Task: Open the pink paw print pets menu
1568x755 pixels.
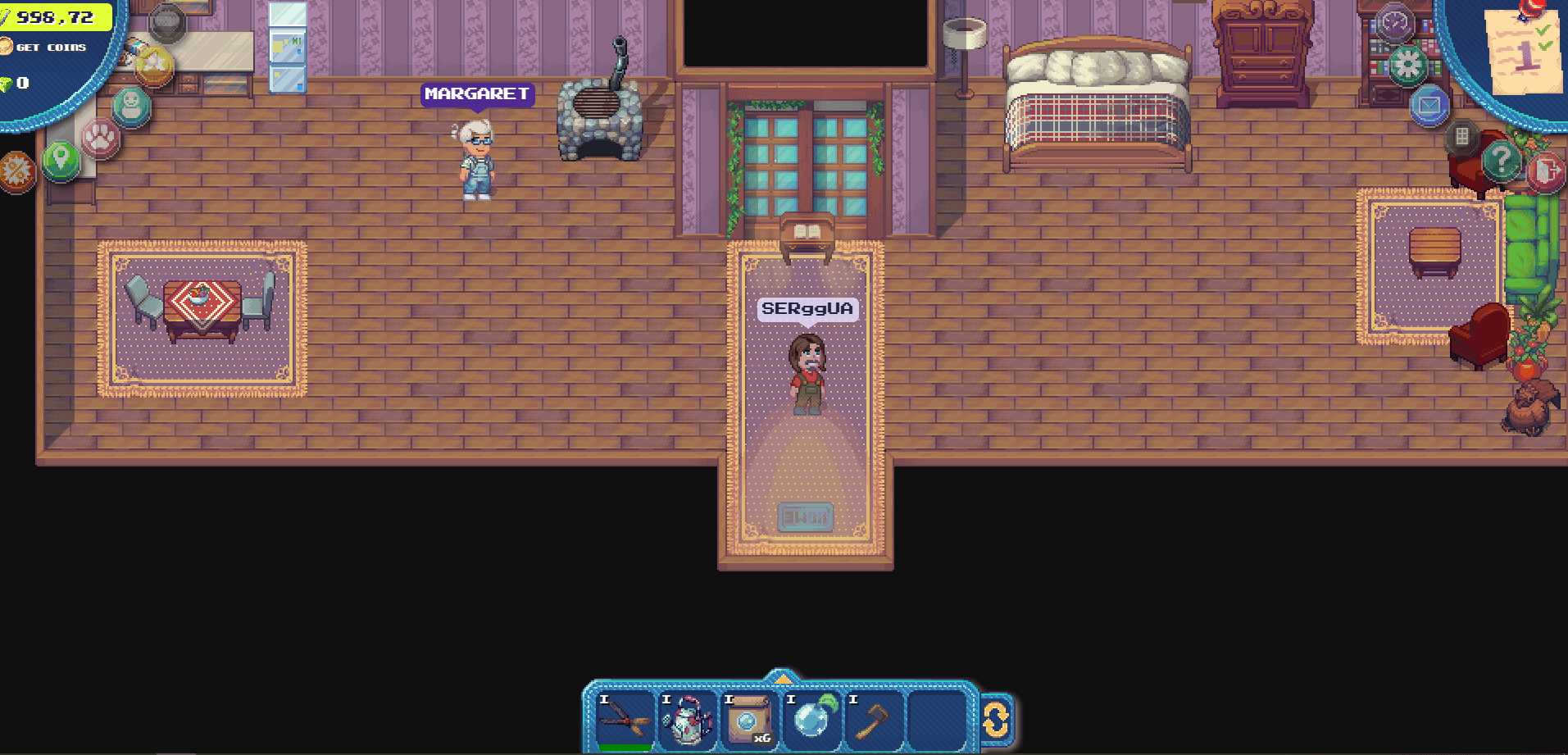Action: tap(101, 137)
